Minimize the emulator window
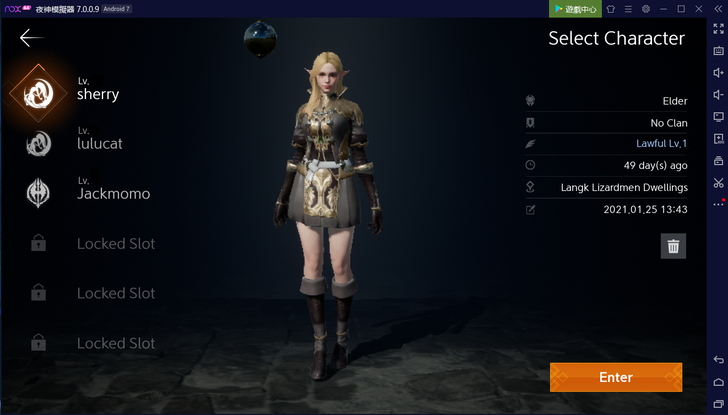728x415 pixels. [664, 9]
